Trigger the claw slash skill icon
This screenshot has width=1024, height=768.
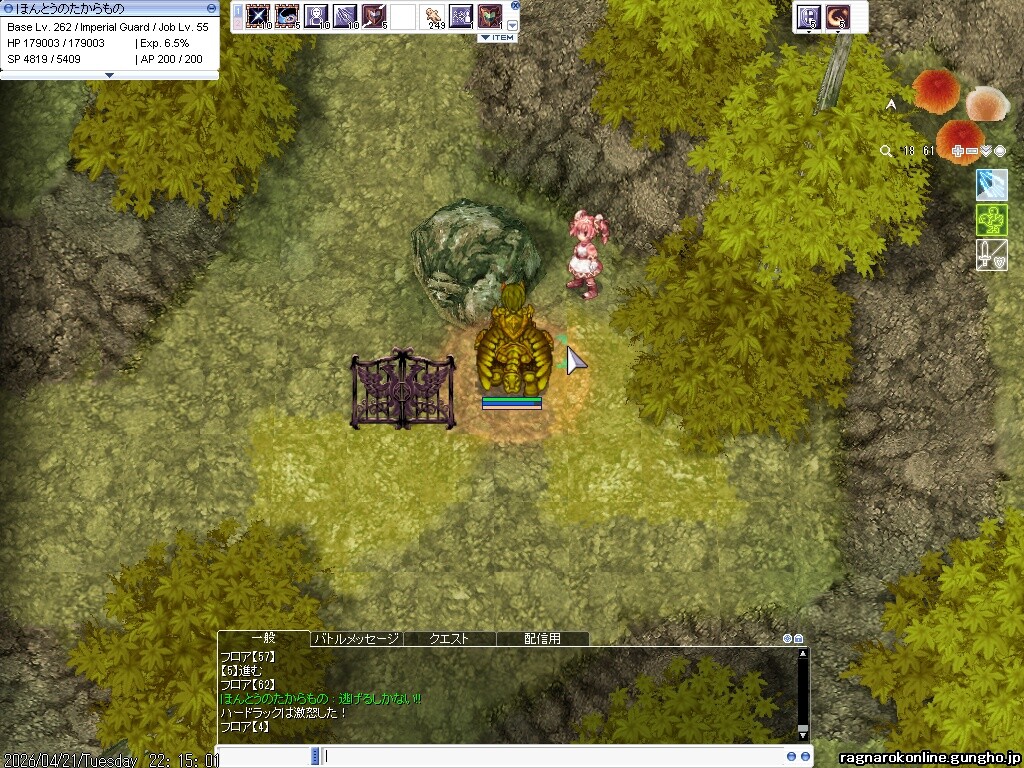tap(345, 16)
